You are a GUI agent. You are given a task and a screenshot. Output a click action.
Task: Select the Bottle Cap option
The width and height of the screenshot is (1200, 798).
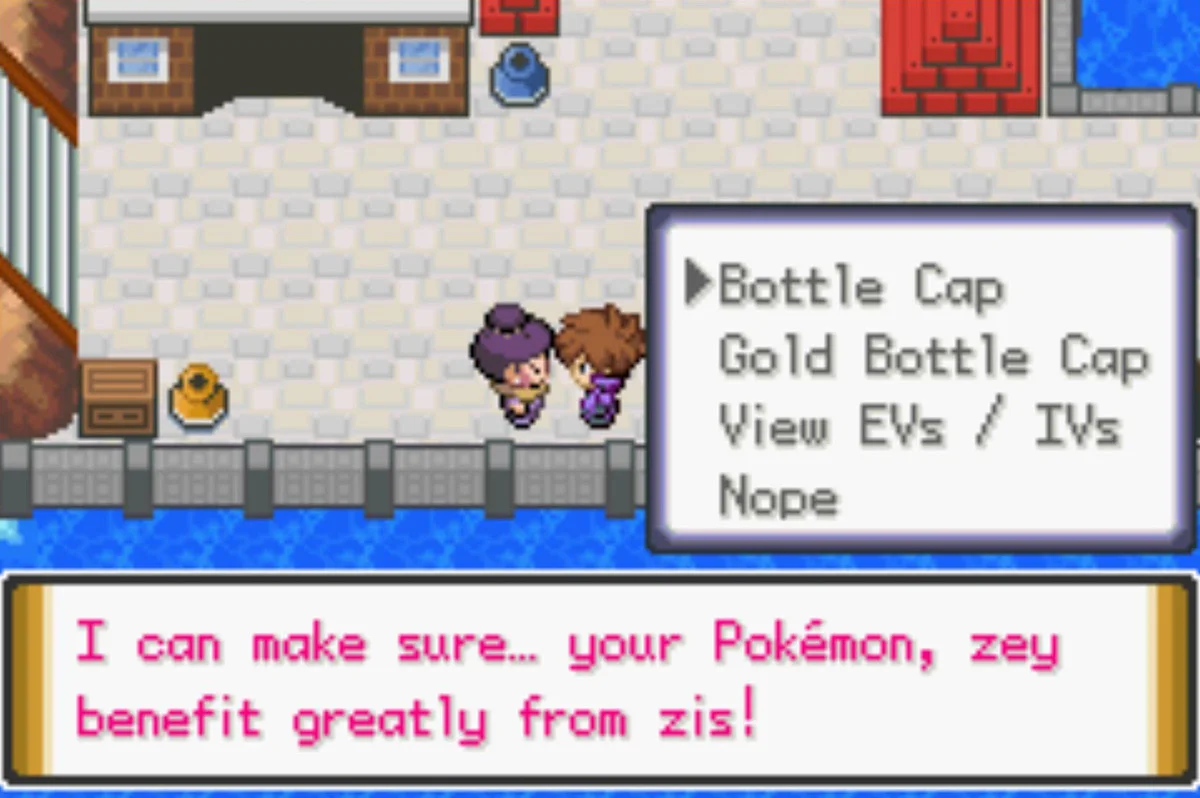[860, 288]
